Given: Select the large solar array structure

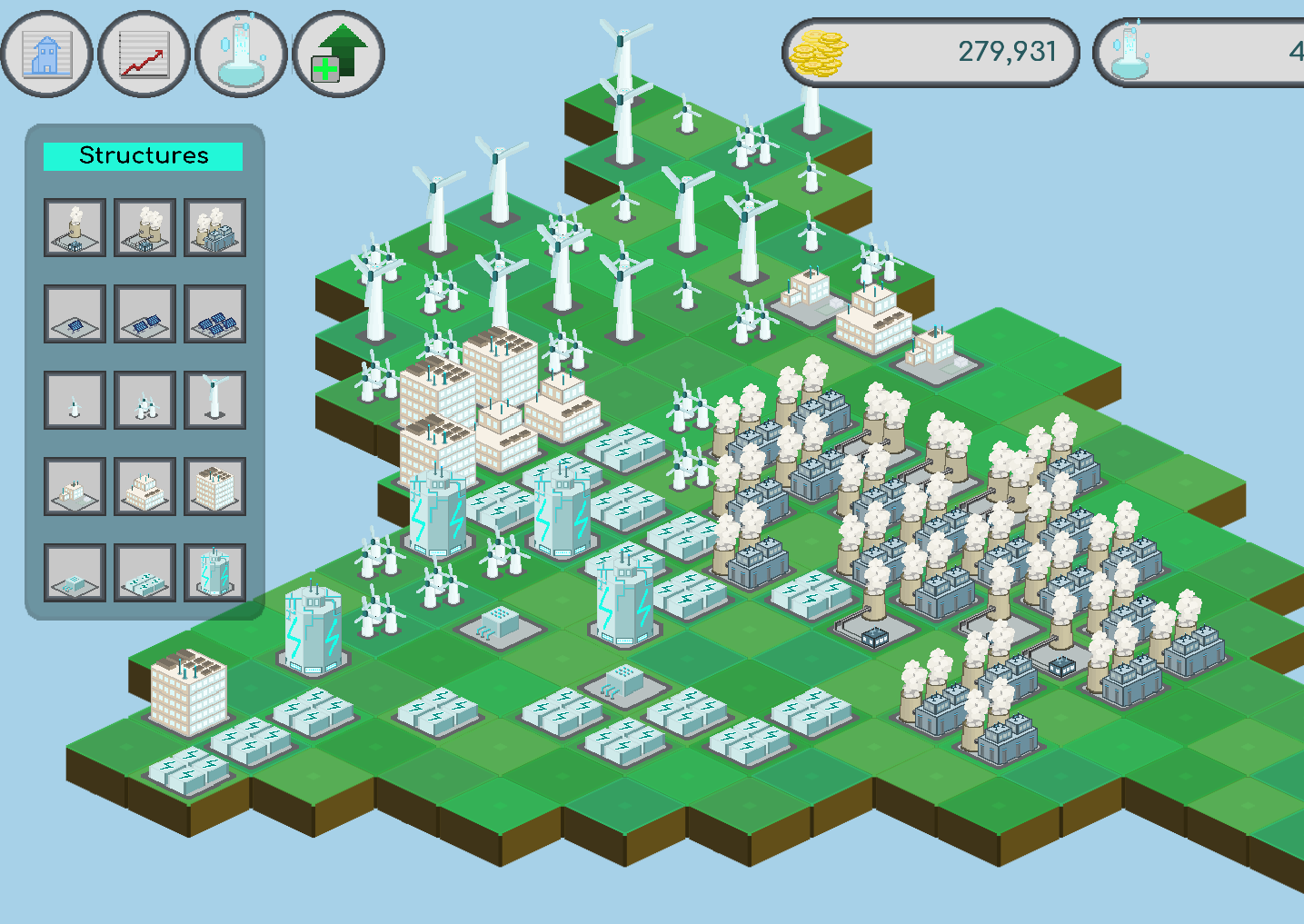Looking at the screenshot, I should coord(215,313).
